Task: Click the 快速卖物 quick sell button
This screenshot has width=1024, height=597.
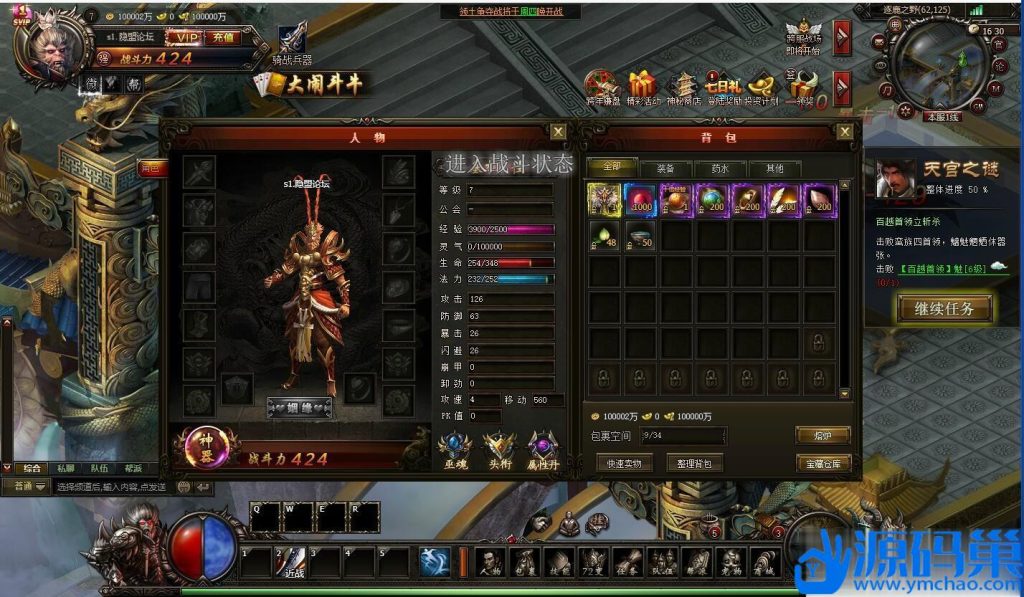Action: tap(624, 463)
